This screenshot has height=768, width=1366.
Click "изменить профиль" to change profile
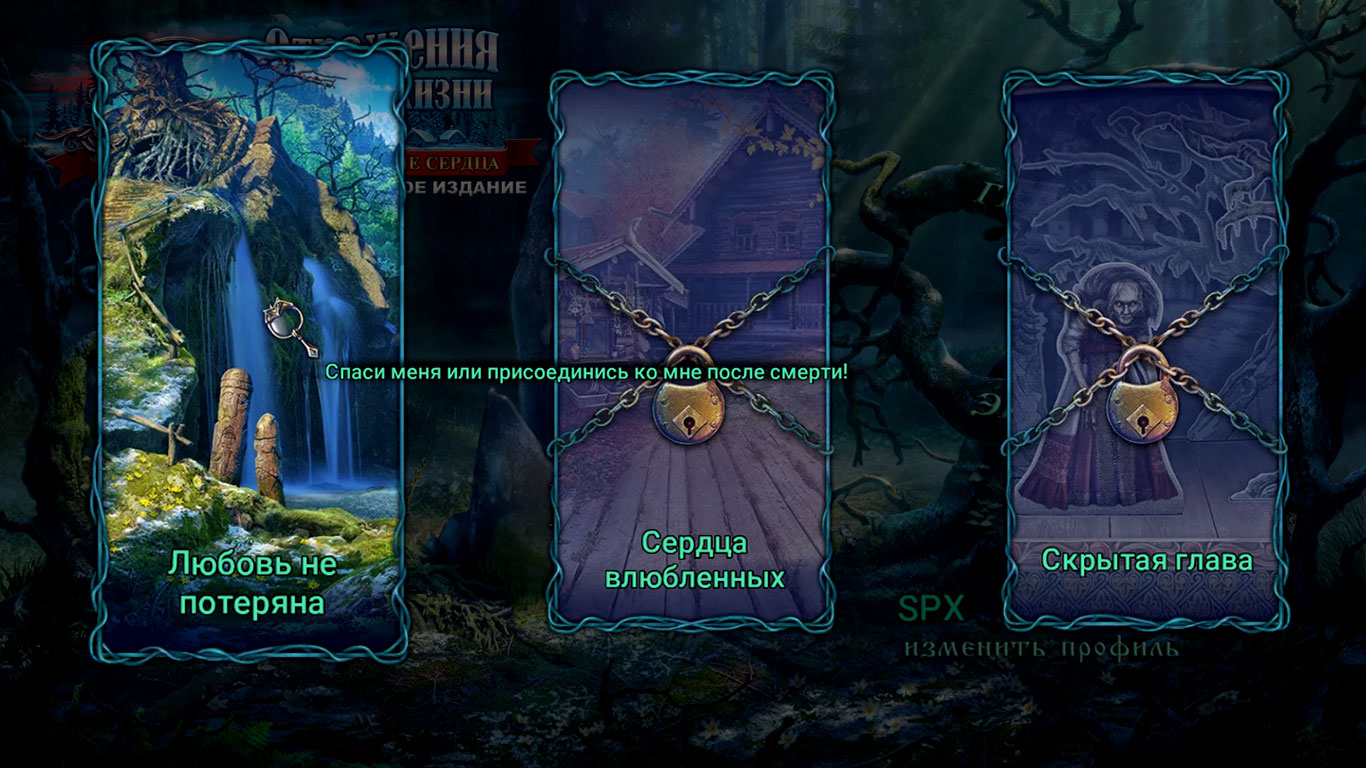click(x=1041, y=648)
